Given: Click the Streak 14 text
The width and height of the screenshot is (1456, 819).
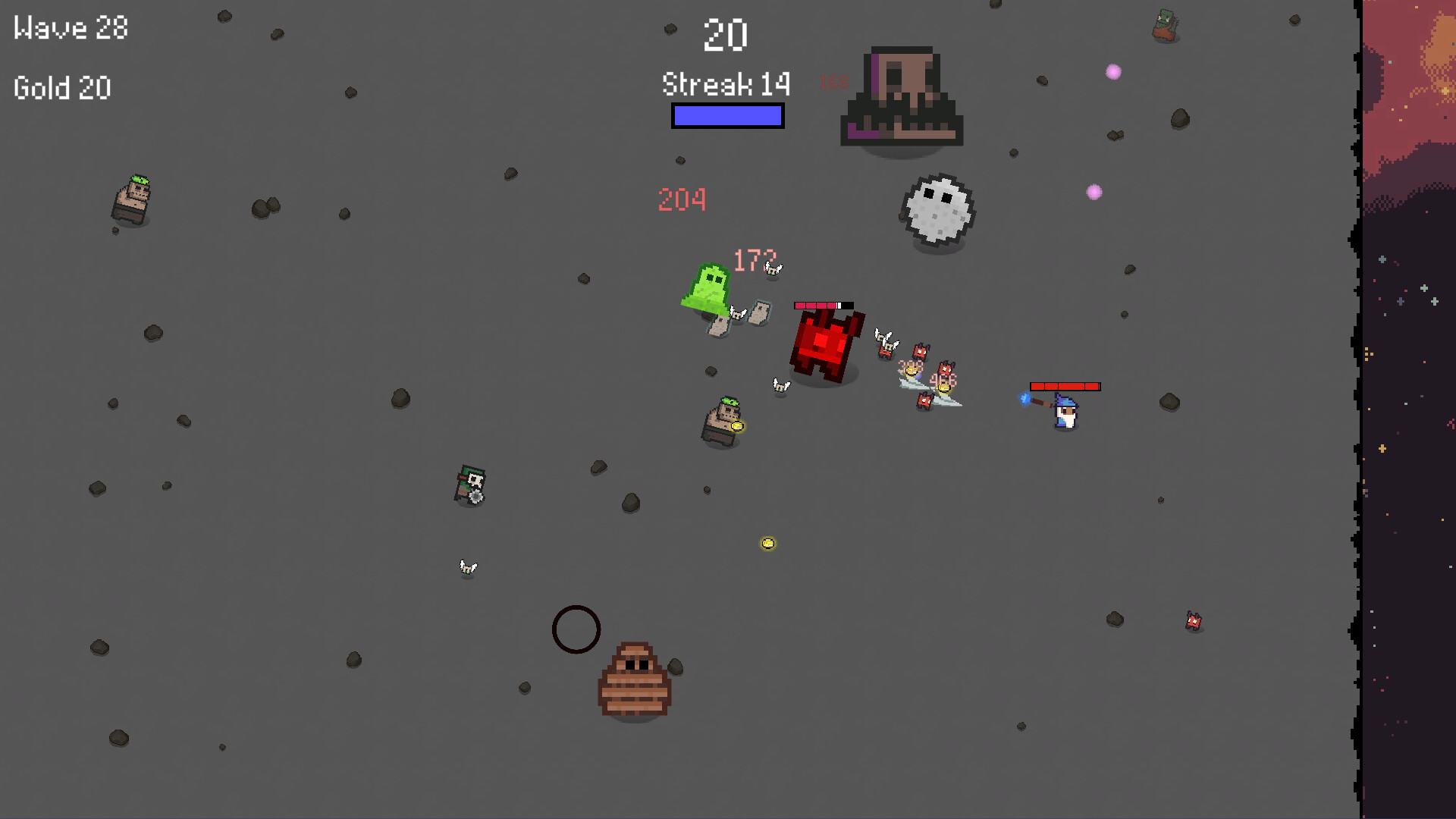Looking at the screenshot, I should coord(724,84).
